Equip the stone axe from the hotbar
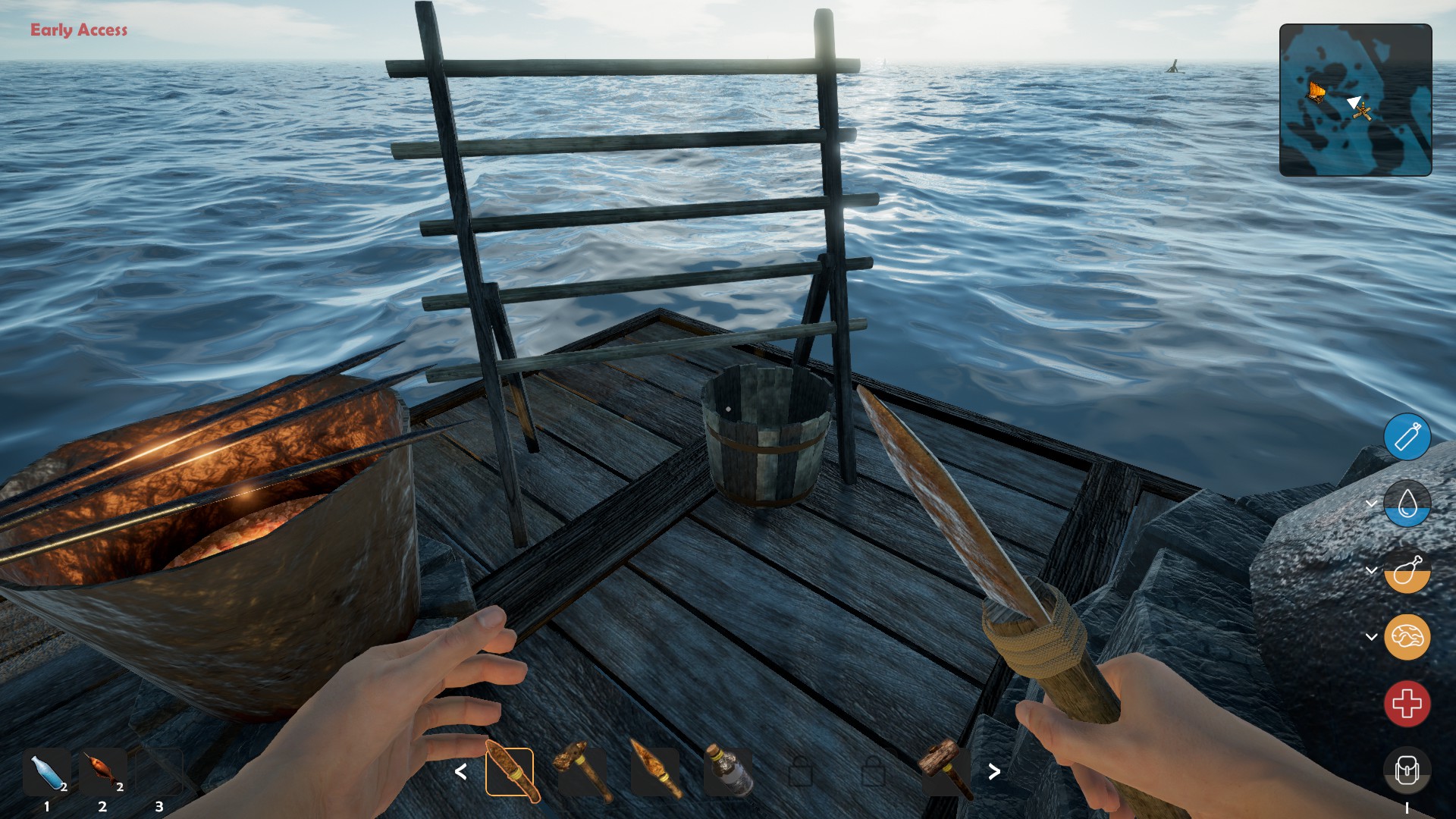The height and width of the screenshot is (819, 1456). pyautogui.click(x=582, y=772)
